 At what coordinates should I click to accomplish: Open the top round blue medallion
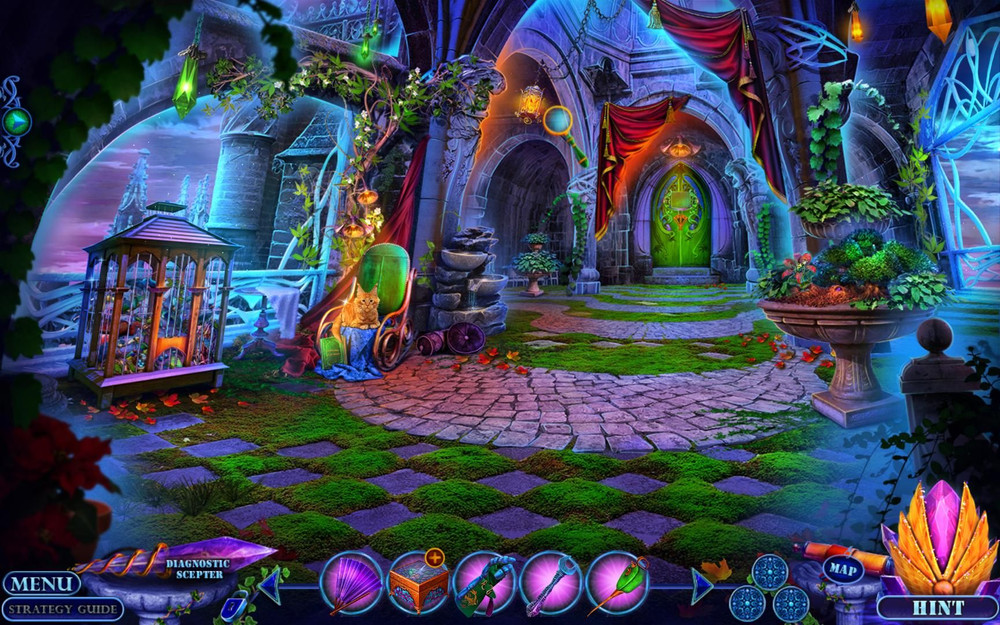[769, 572]
